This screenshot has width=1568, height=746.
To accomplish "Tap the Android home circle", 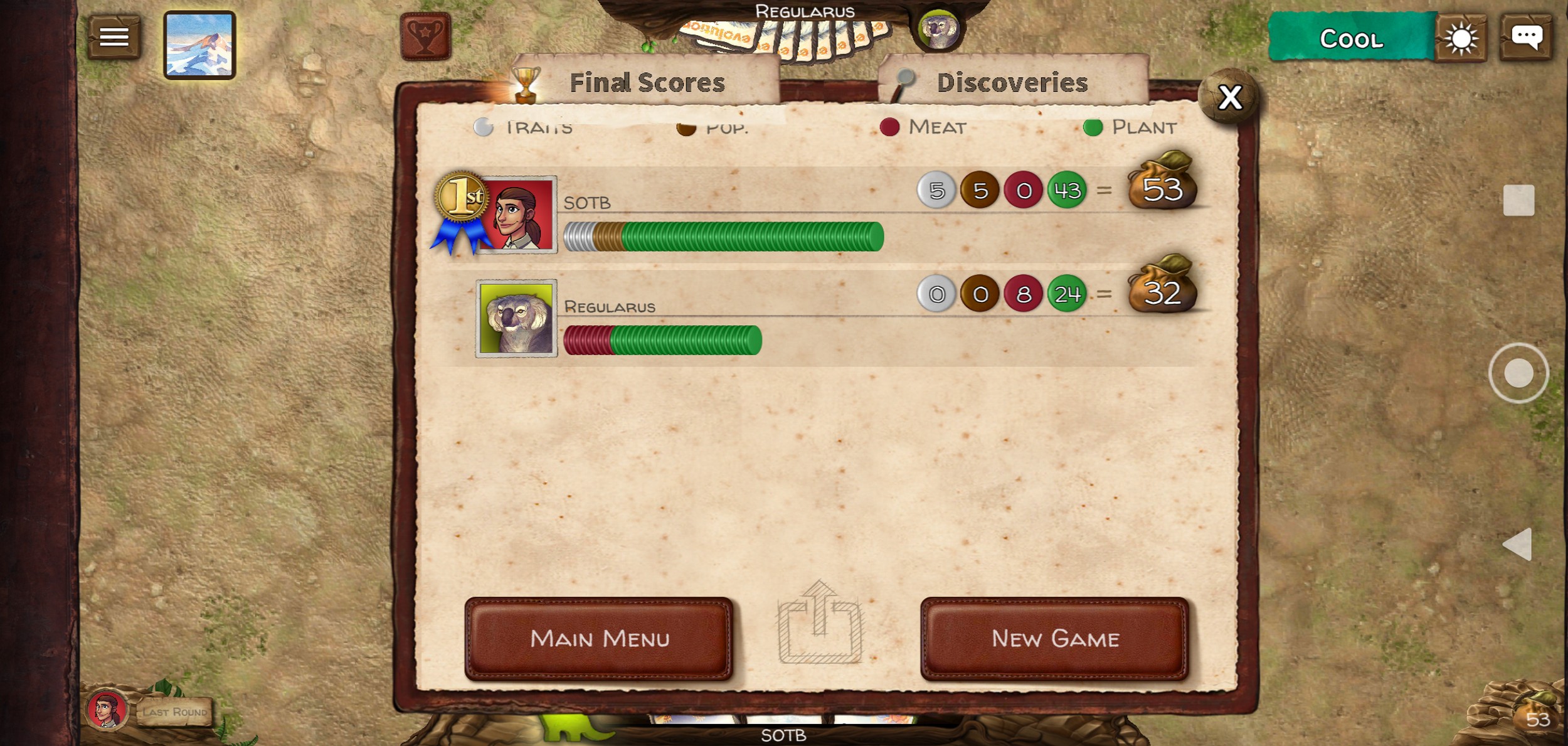I will point(1518,373).
